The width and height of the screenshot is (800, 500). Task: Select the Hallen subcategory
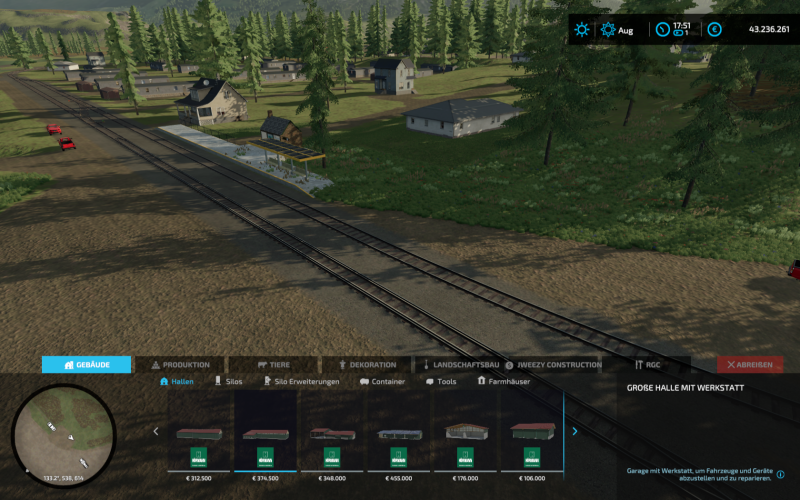[x=176, y=382]
